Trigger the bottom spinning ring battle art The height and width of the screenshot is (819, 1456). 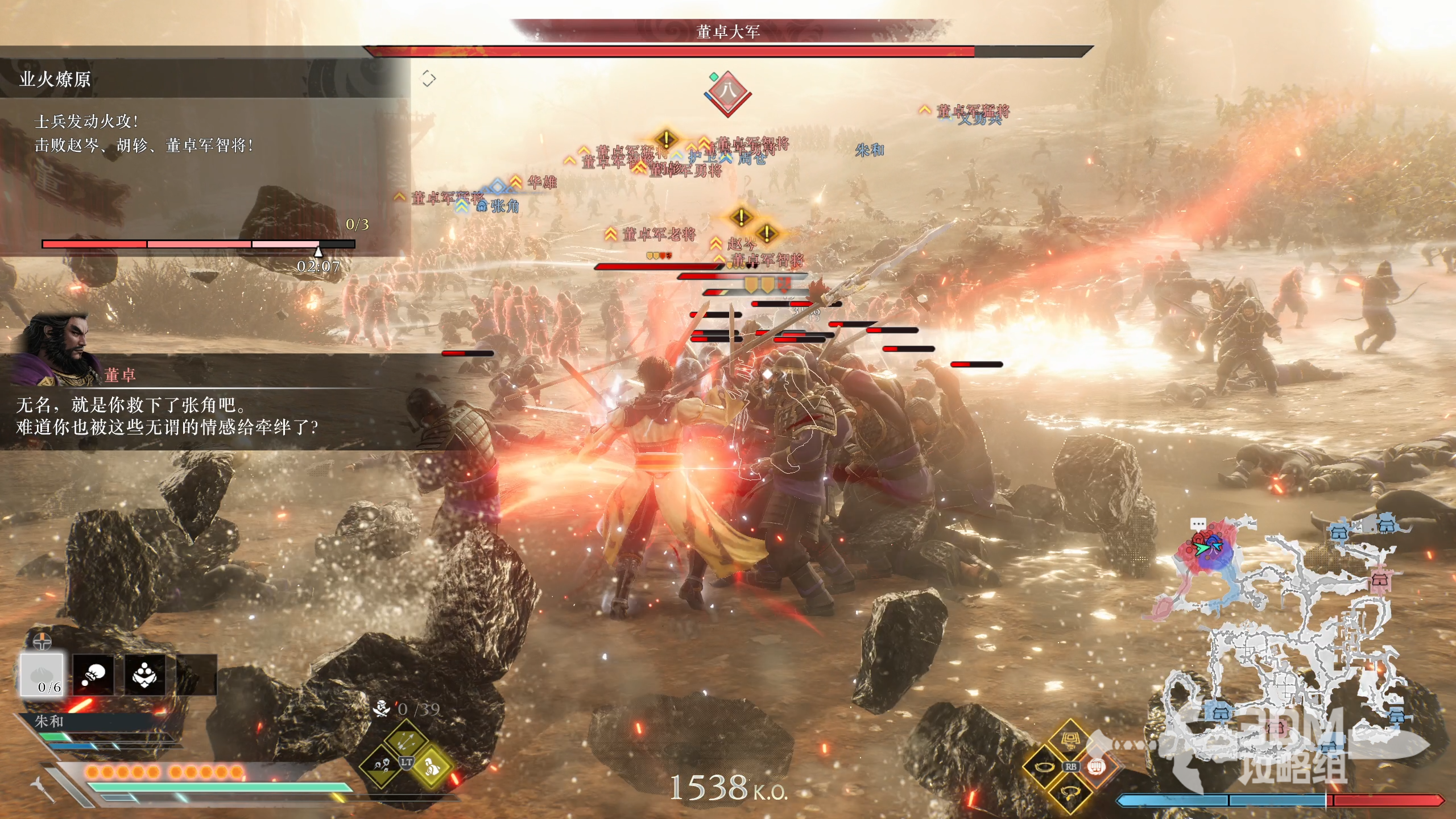tap(1070, 792)
